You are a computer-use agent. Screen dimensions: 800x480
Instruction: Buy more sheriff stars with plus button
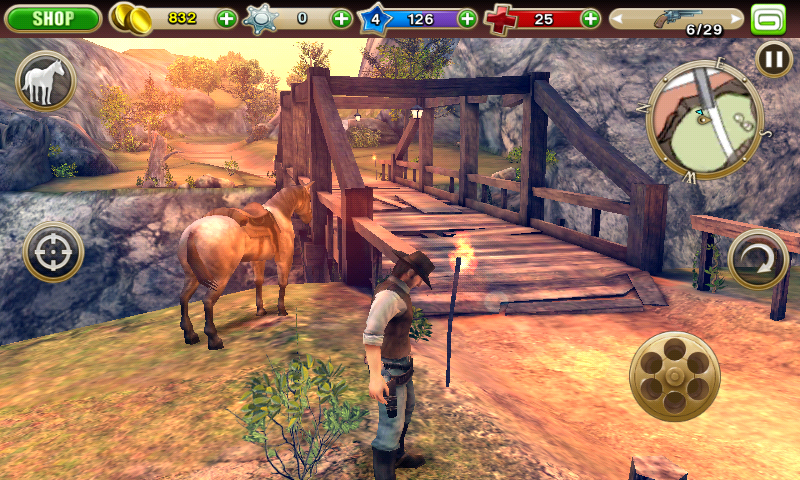(341, 18)
